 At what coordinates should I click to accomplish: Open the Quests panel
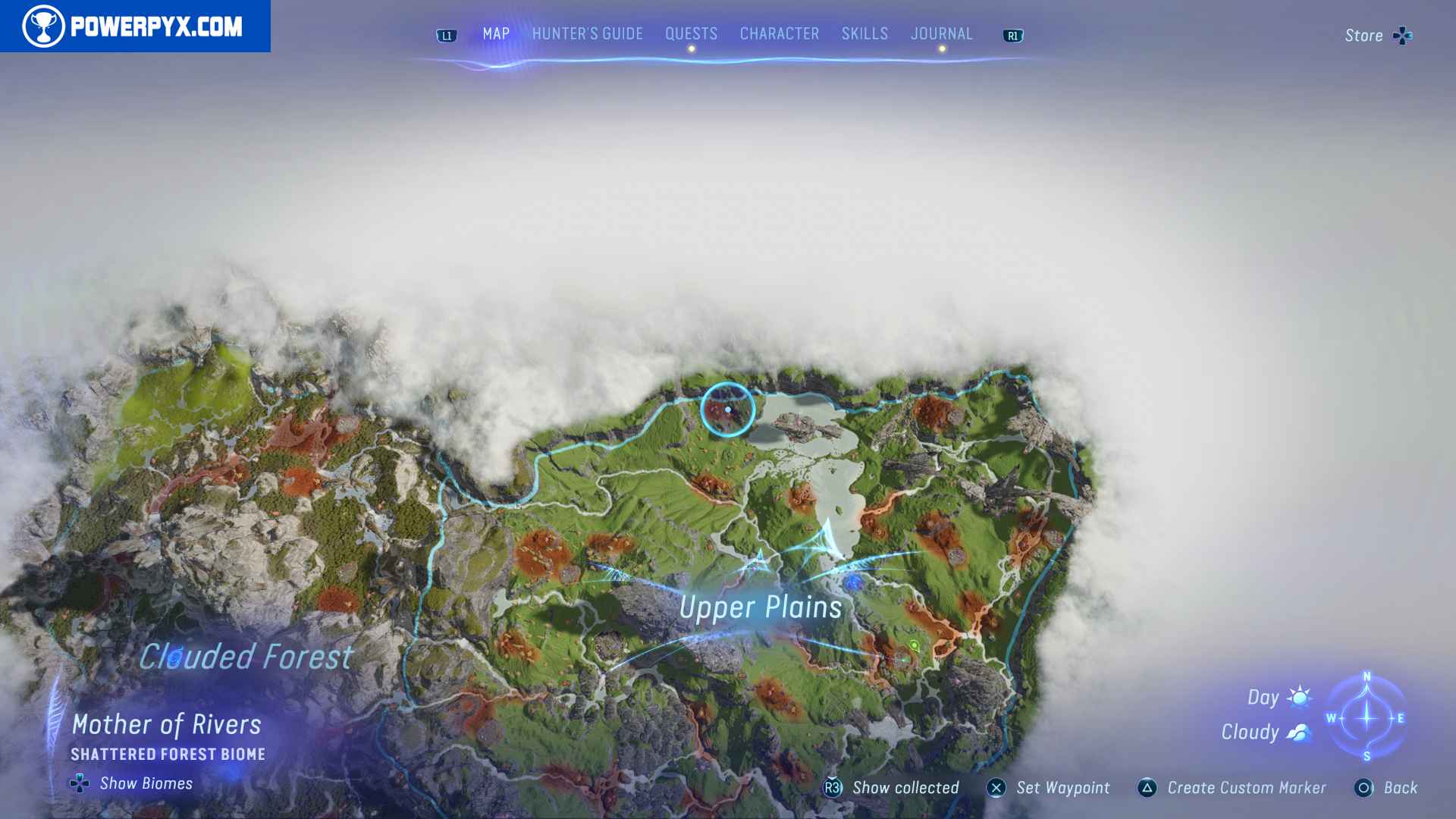point(690,33)
